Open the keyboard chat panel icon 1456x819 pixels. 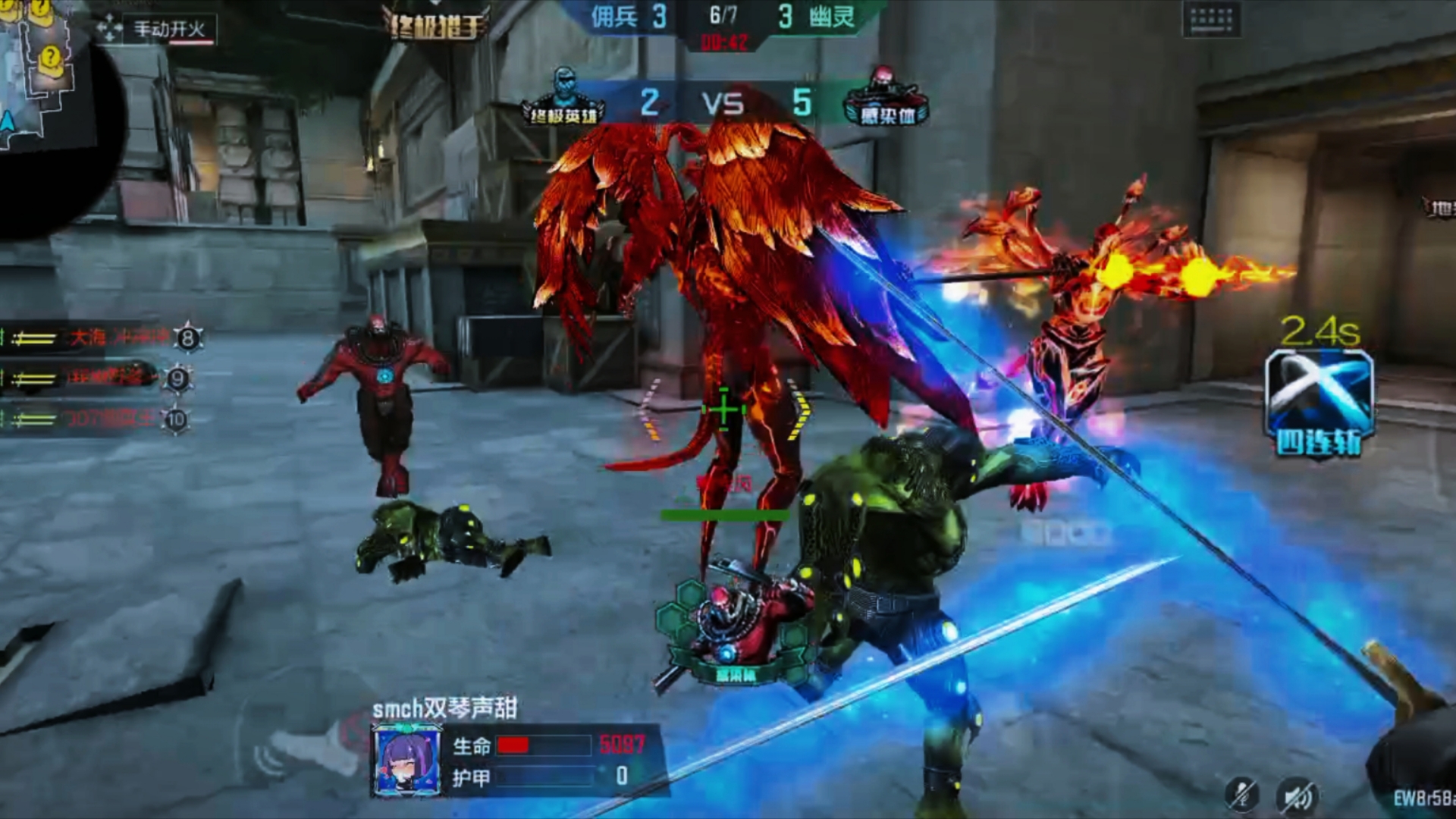(x=1211, y=20)
